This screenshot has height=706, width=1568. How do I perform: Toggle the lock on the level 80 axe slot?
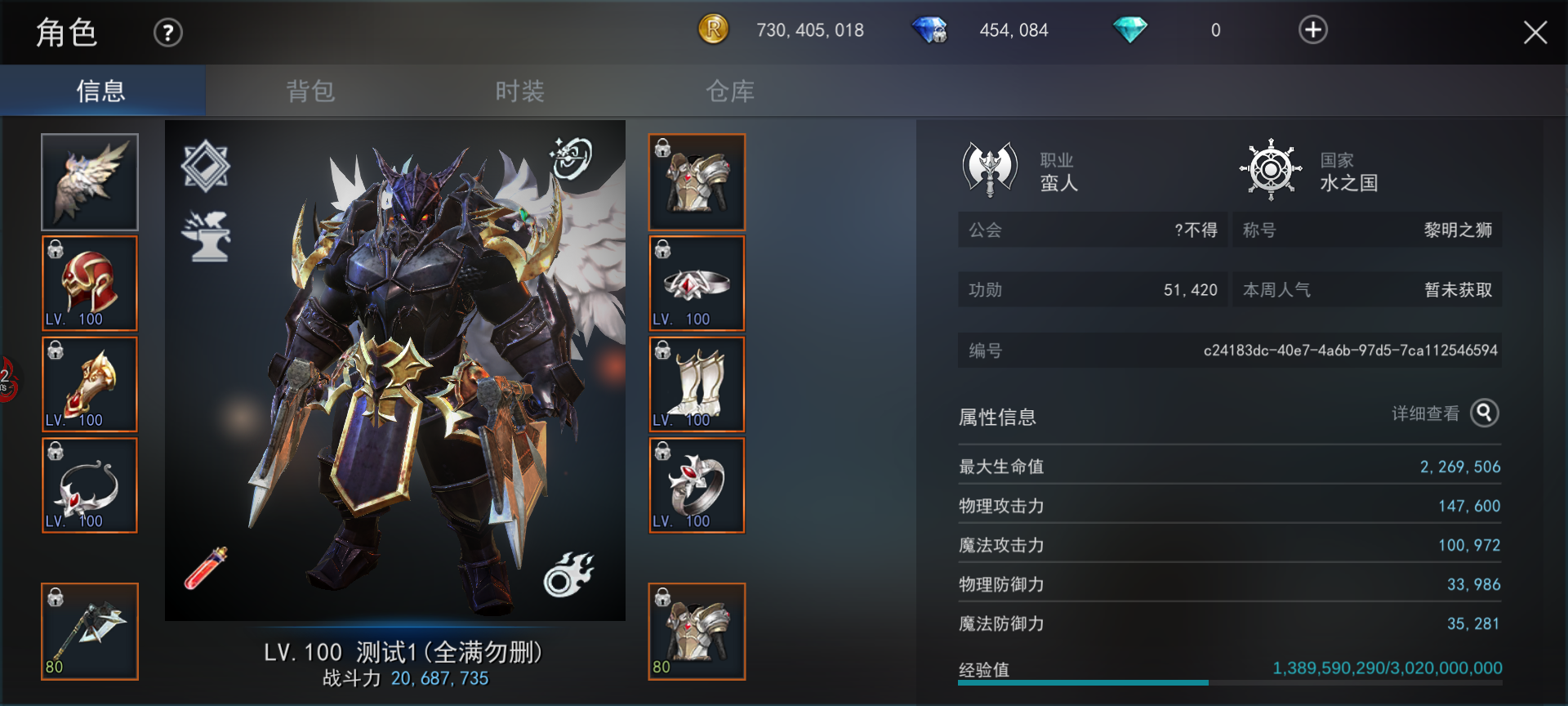(54, 597)
